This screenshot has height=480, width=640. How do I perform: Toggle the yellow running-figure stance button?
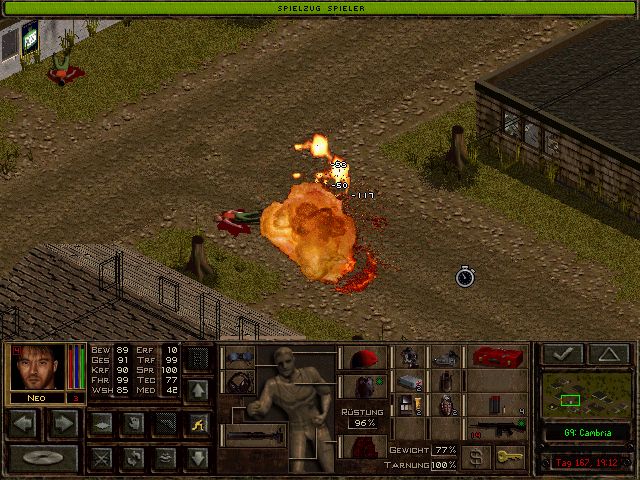coord(198,424)
